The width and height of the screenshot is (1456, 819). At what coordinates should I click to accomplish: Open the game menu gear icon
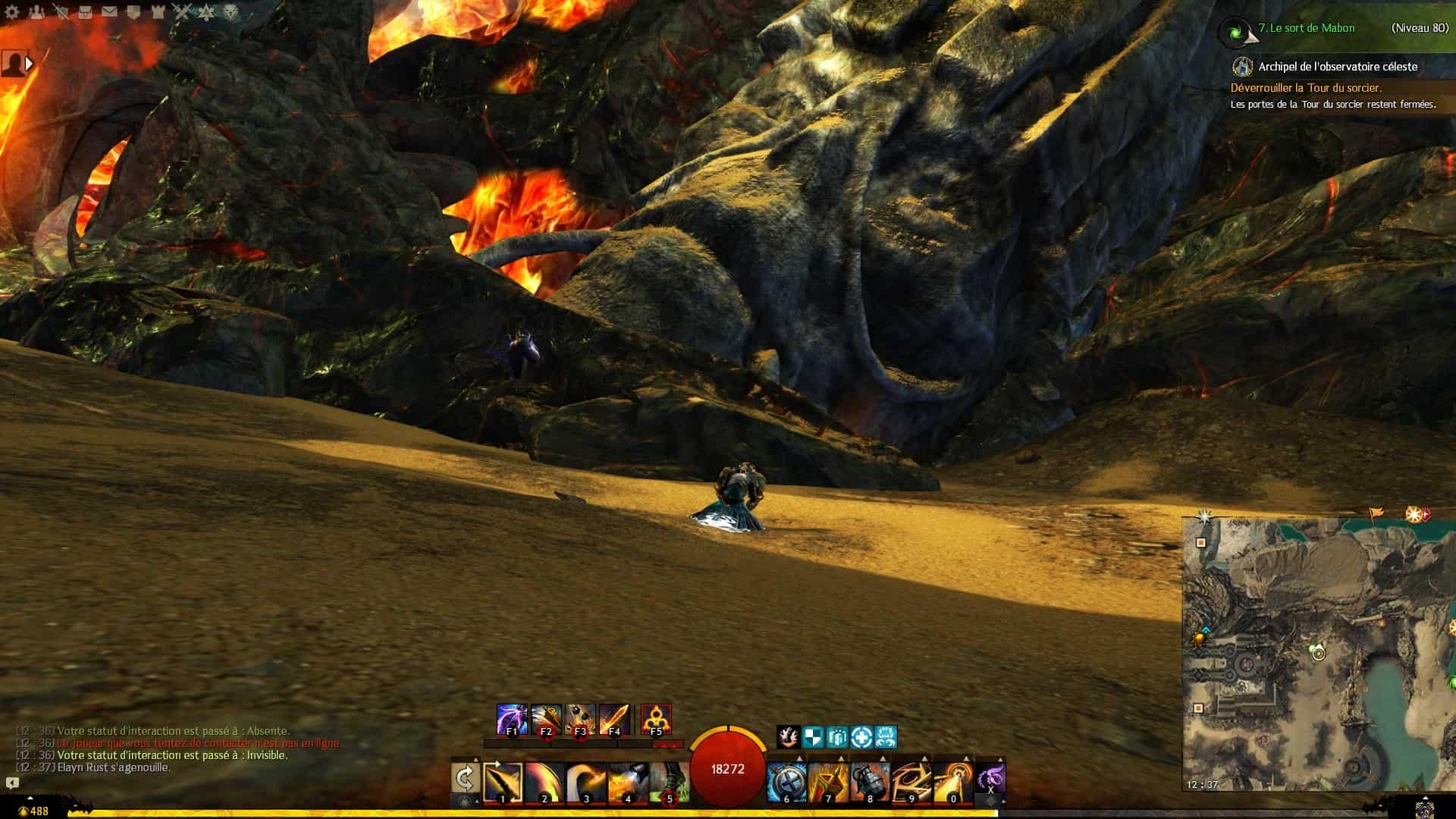[12, 12]
